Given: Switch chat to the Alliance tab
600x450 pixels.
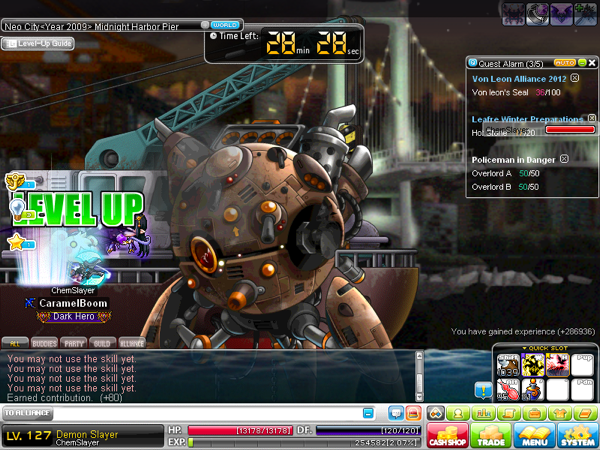Looking at the screenshot, I should click(132, 342).
